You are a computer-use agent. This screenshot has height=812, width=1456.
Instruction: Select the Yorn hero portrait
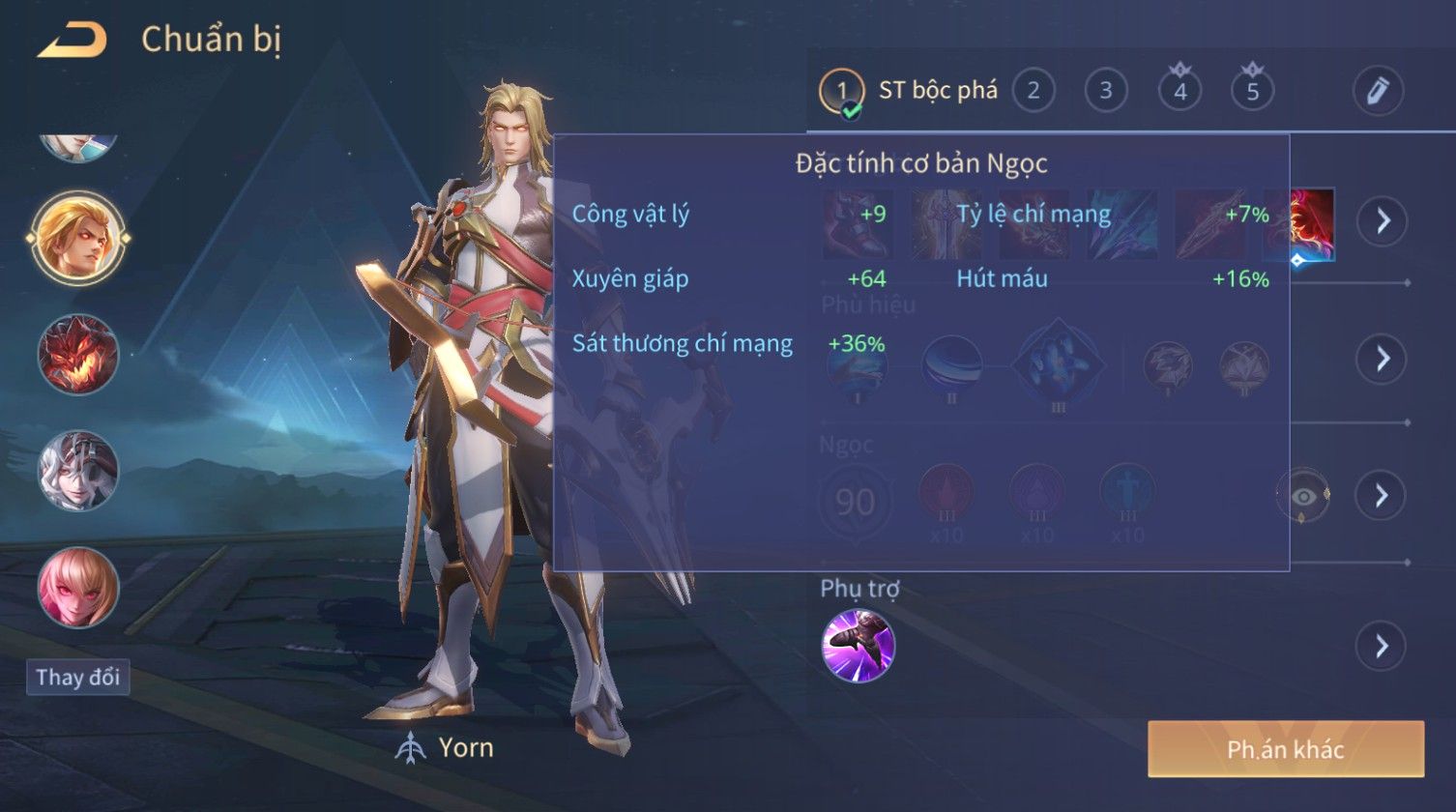(x=77, y=238)
